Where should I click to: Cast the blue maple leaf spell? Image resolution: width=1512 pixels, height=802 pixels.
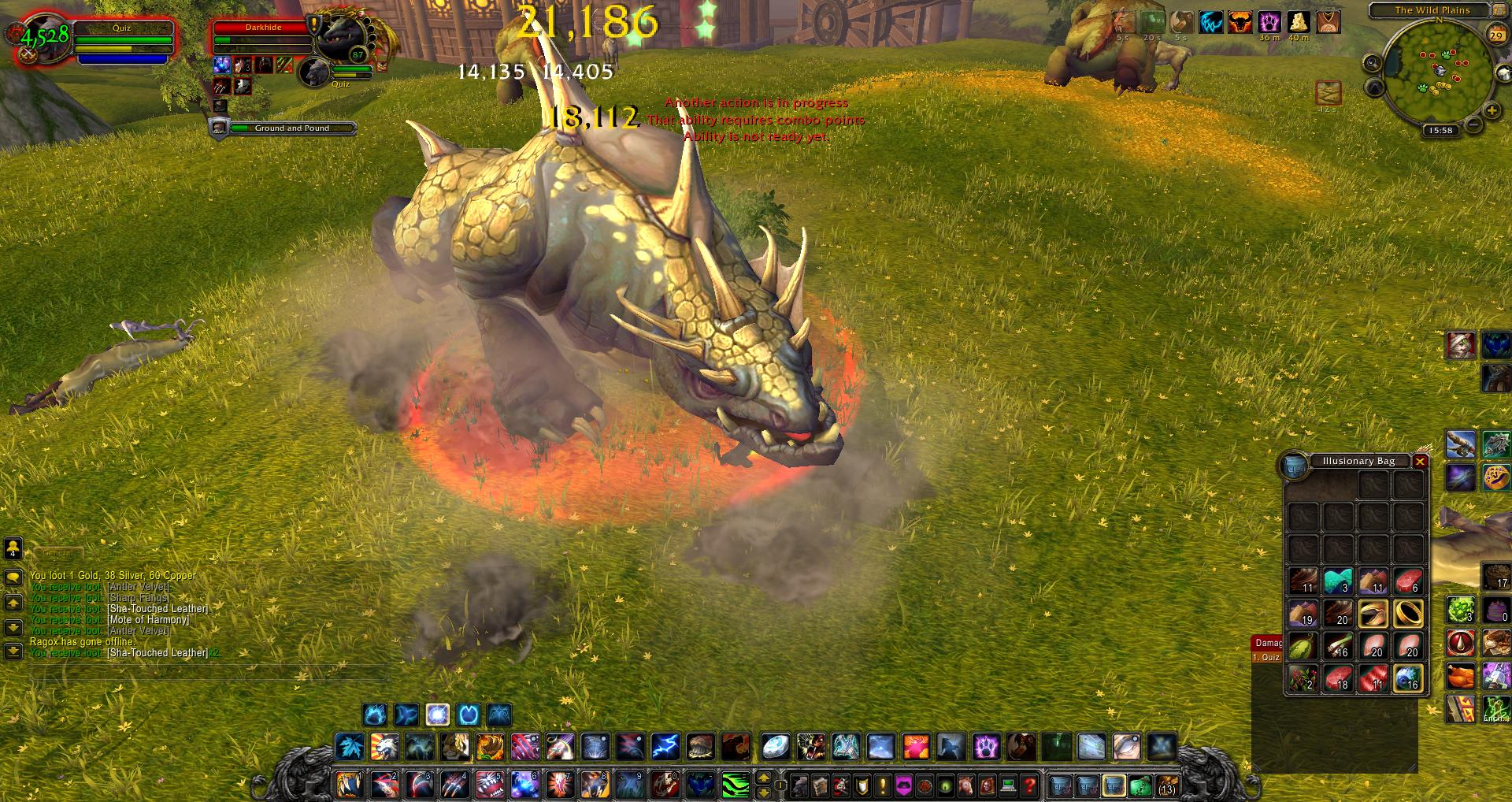click(x=349, y=746)
